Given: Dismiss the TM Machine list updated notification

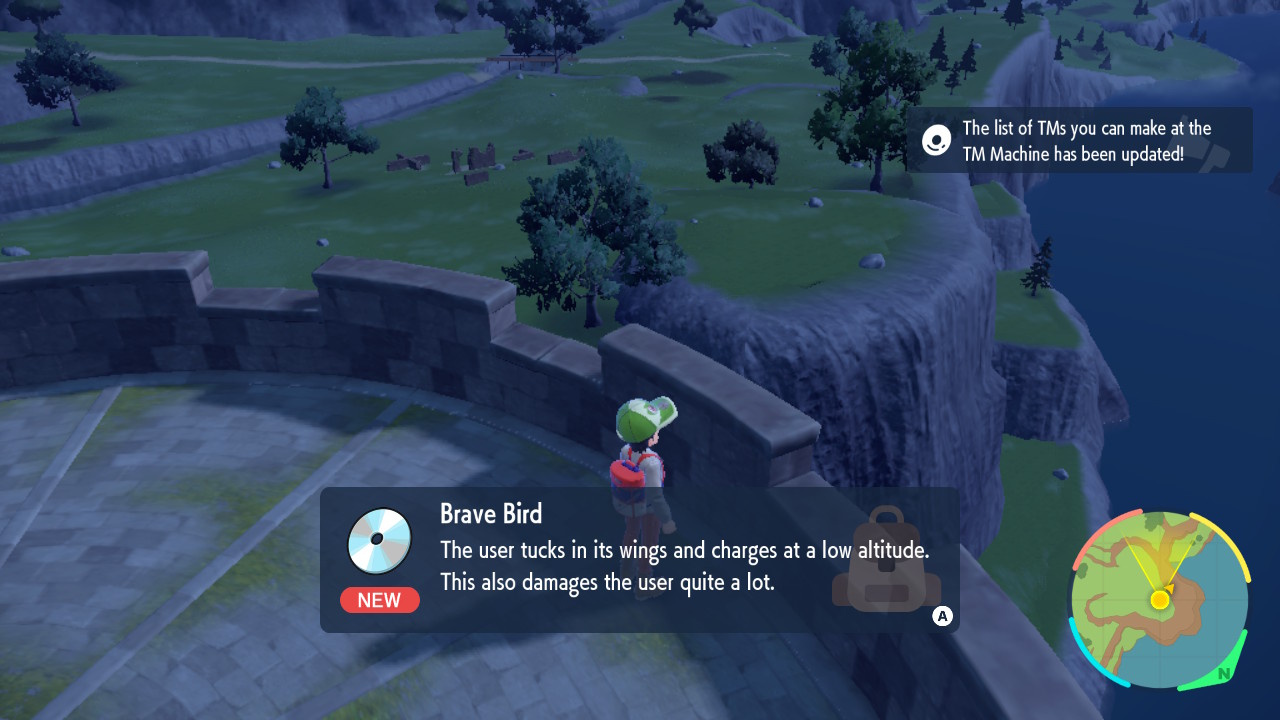Looking at the screenshot, I should tap(1079, 140).
